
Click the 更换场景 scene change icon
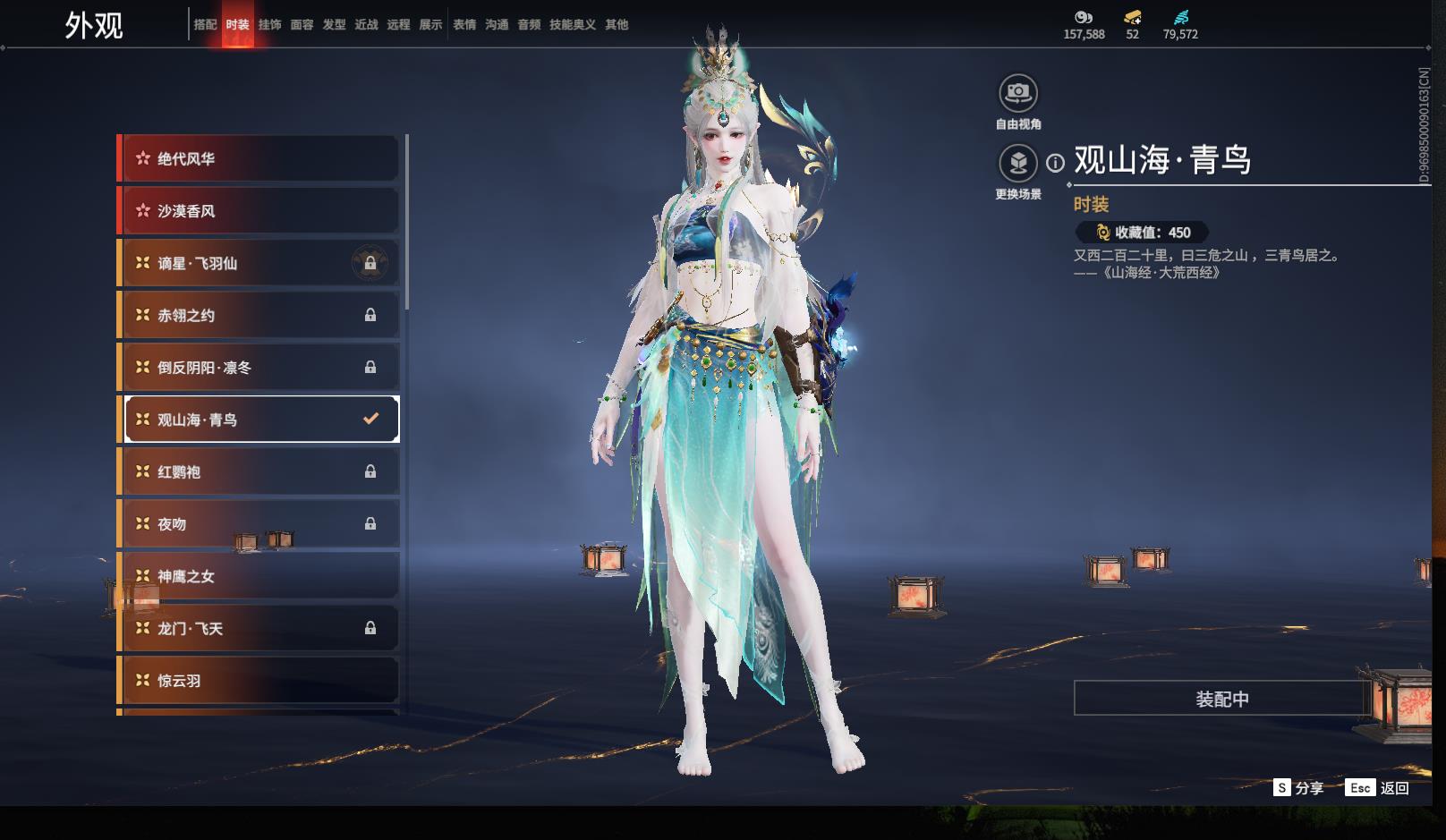click(1017, 163)
